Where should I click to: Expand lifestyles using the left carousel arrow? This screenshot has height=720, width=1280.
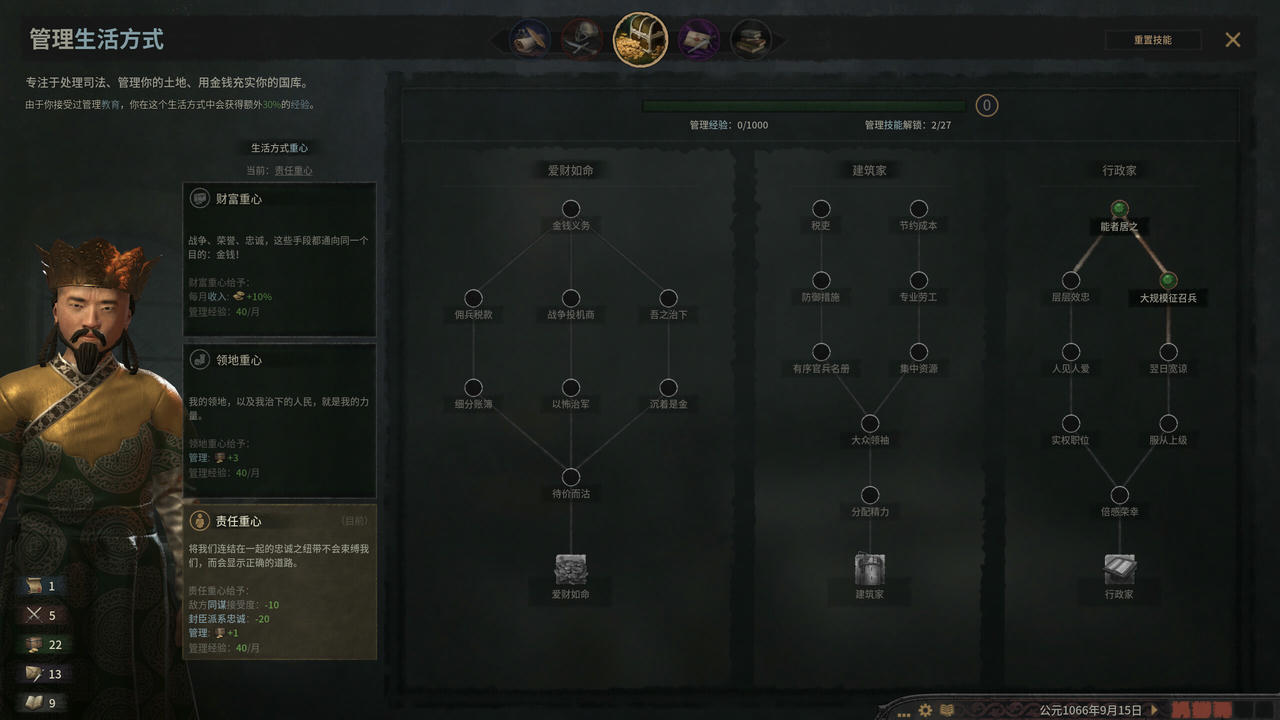495,38
